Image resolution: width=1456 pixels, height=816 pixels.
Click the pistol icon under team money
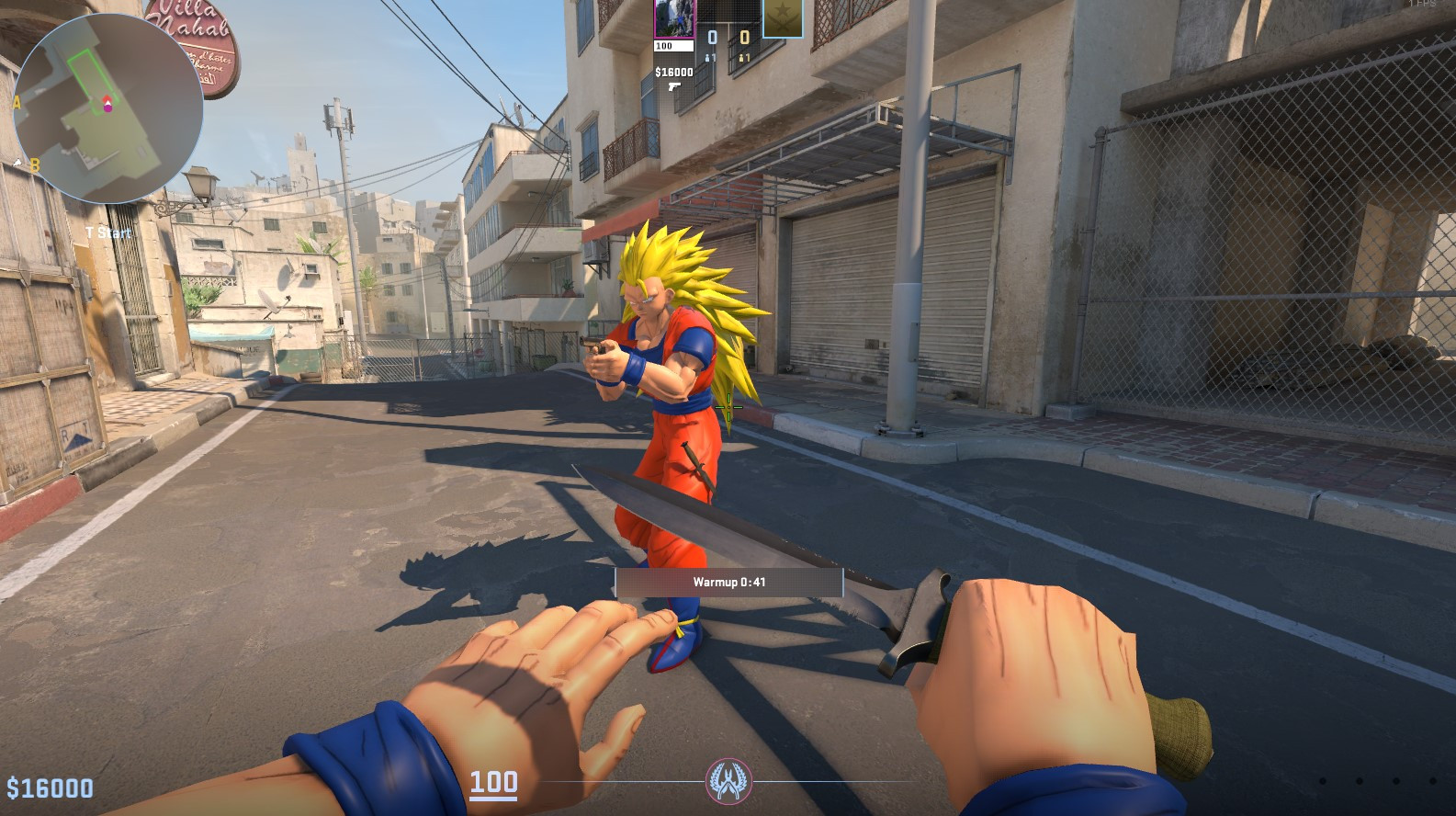(x=674, y=87)
